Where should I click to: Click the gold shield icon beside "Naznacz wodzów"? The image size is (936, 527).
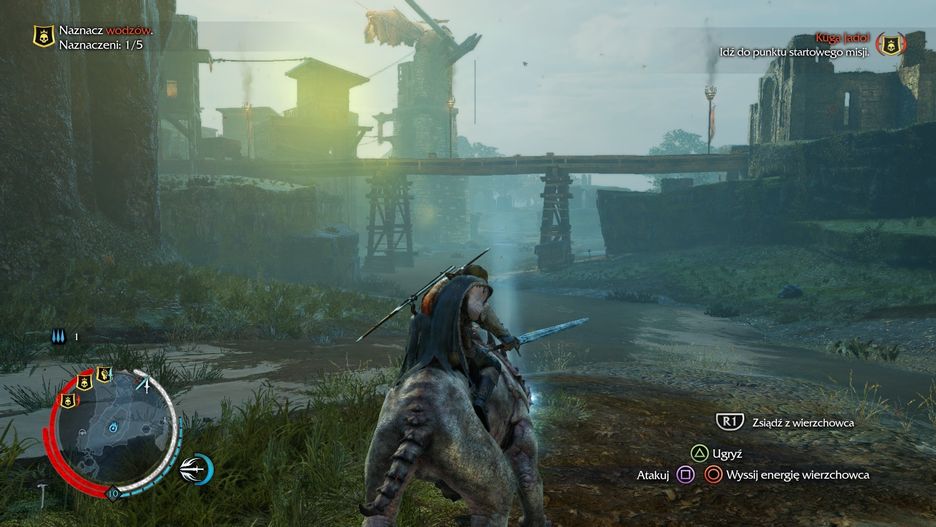coord(42,37)
